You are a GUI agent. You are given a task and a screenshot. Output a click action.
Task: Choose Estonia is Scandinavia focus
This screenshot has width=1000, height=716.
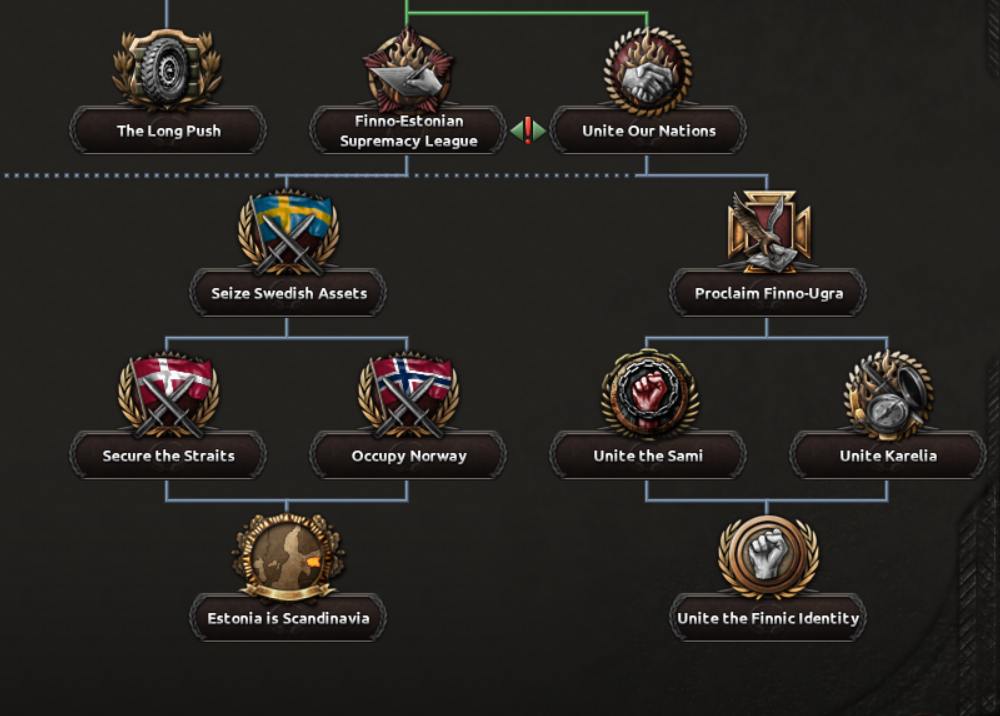click(288, 618)
